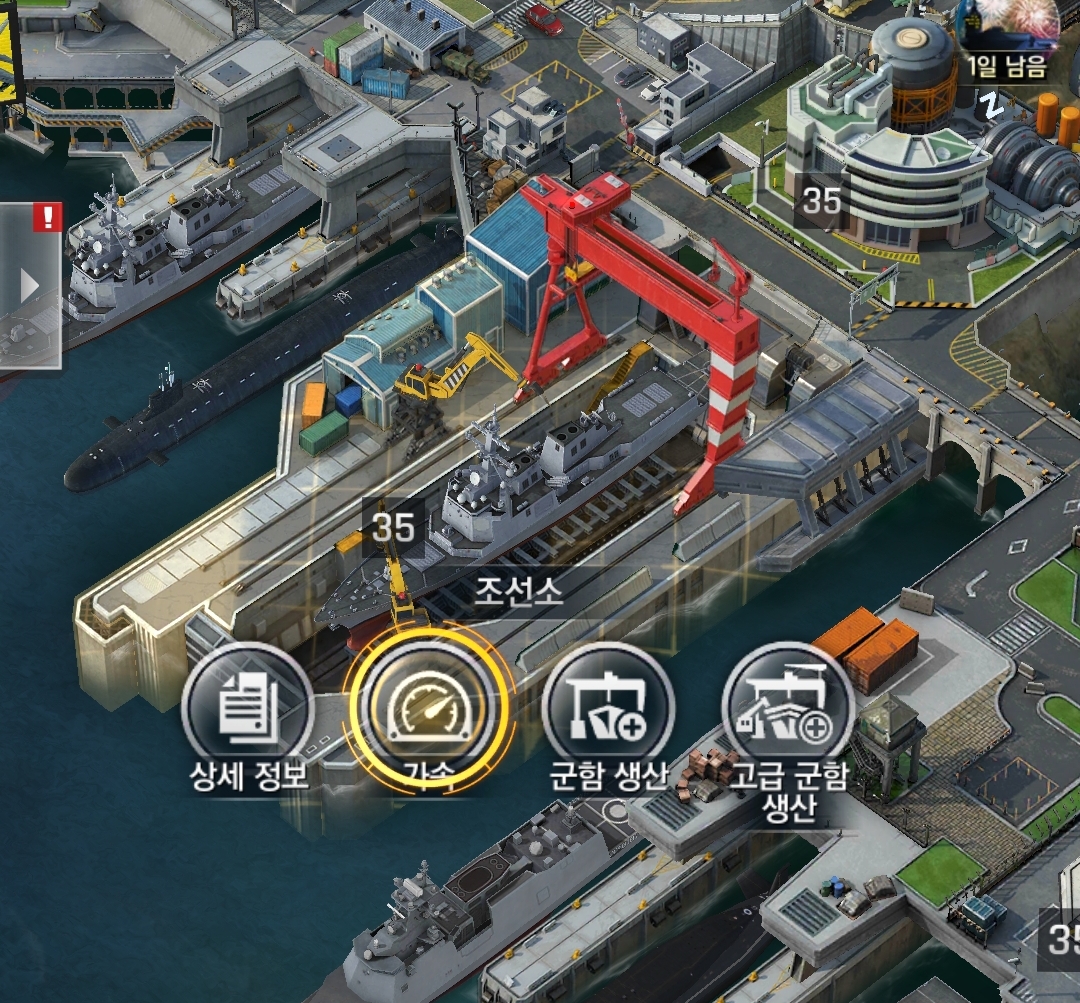Open the 군함 생산 warship production button
The image size is (1080, 1003).
tap(608, 709)
